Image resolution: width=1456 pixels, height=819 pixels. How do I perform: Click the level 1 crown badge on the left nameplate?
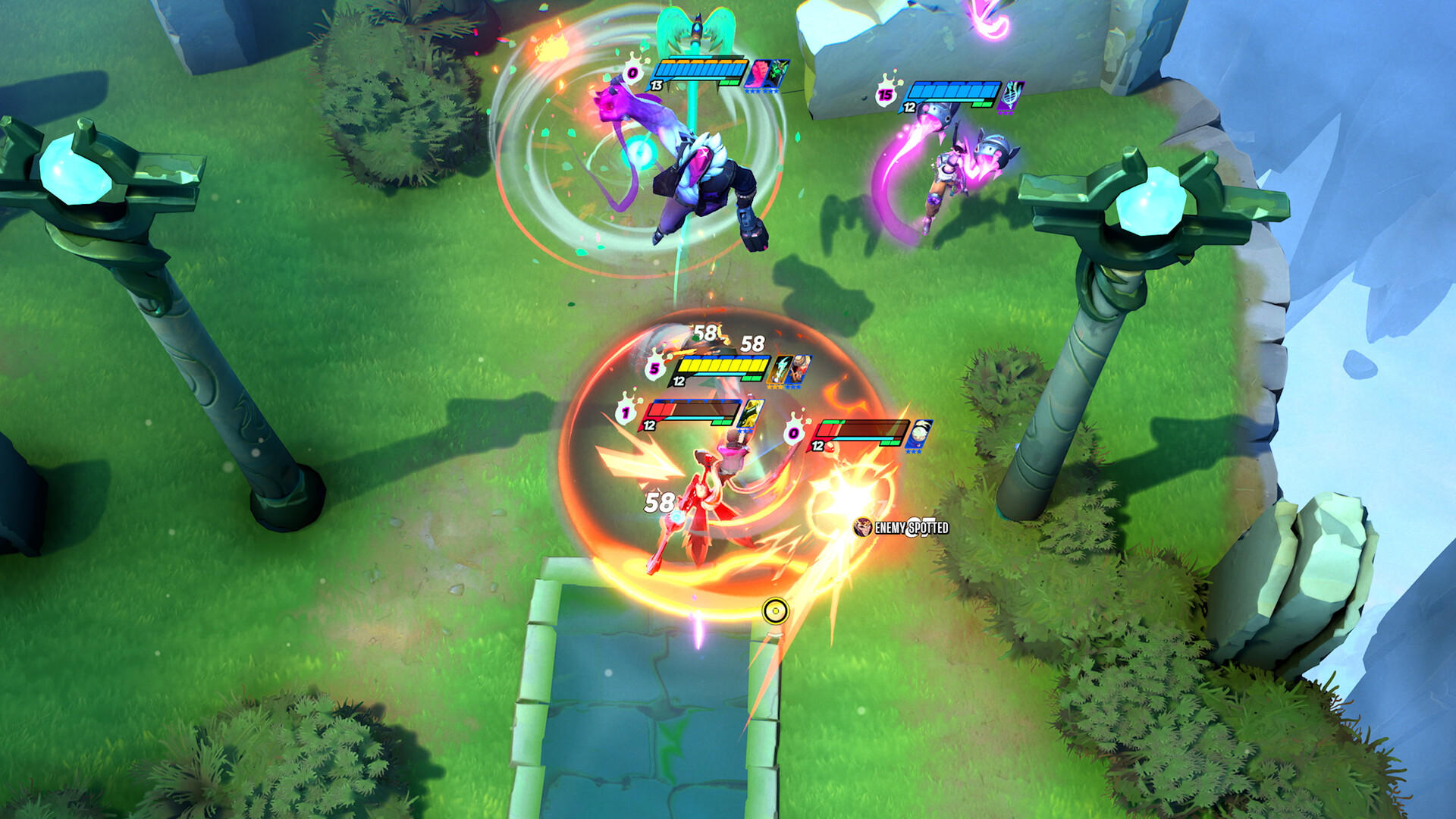click(x=627, y=410)
